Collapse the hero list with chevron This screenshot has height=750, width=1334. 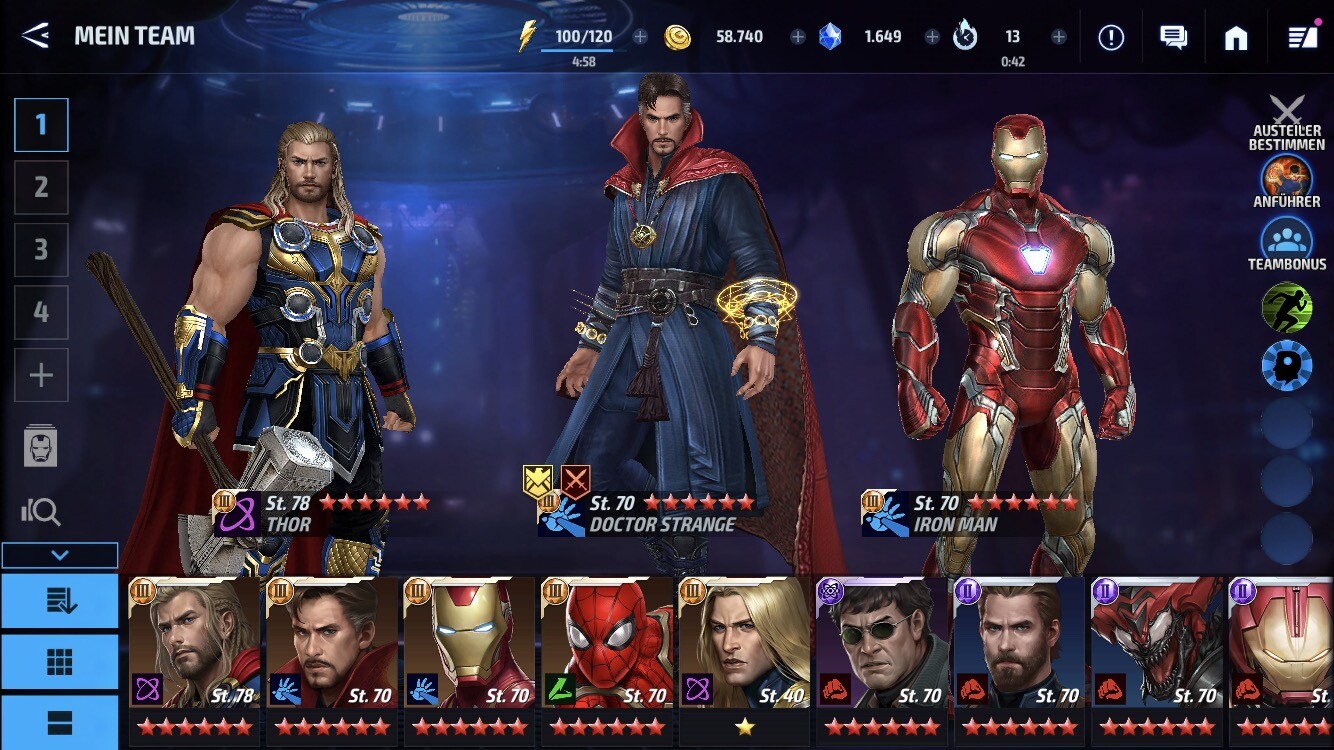[60, 555]
